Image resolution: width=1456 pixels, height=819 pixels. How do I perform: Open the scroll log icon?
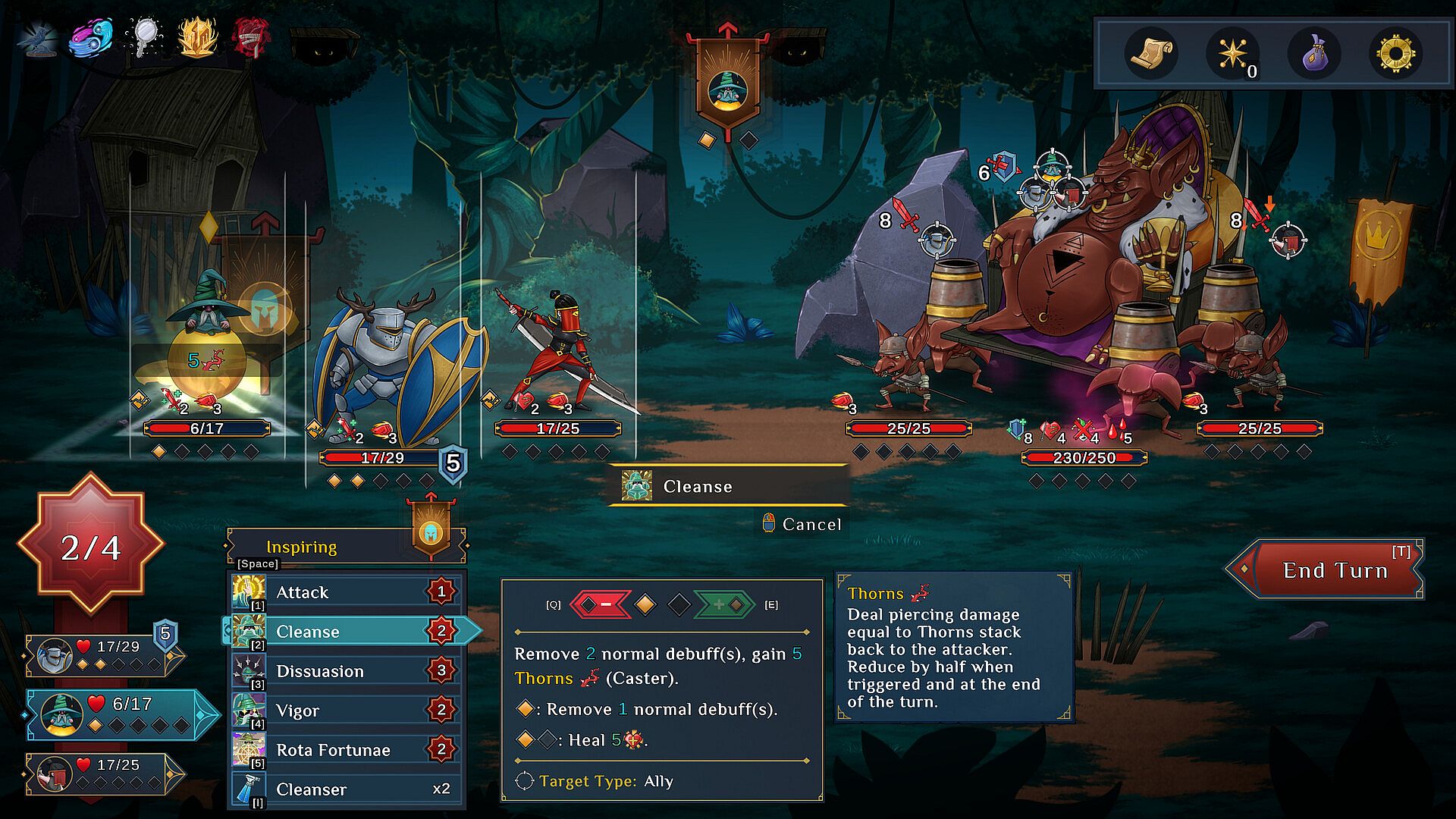coord(1151,53)
